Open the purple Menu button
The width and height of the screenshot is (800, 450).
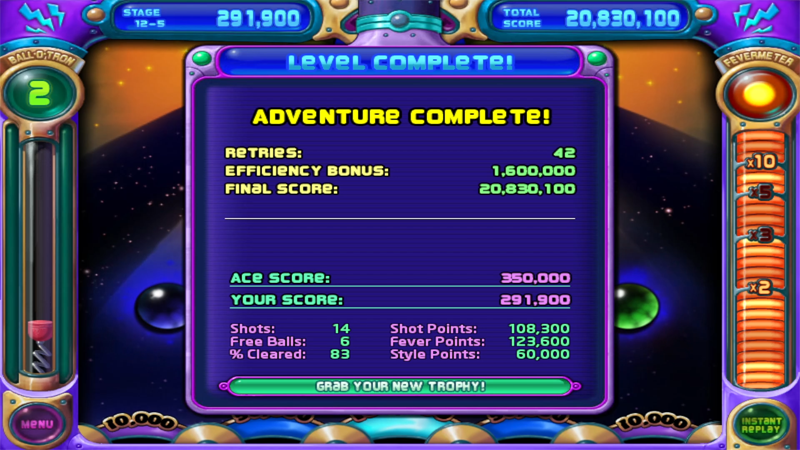tap(37, 424)
